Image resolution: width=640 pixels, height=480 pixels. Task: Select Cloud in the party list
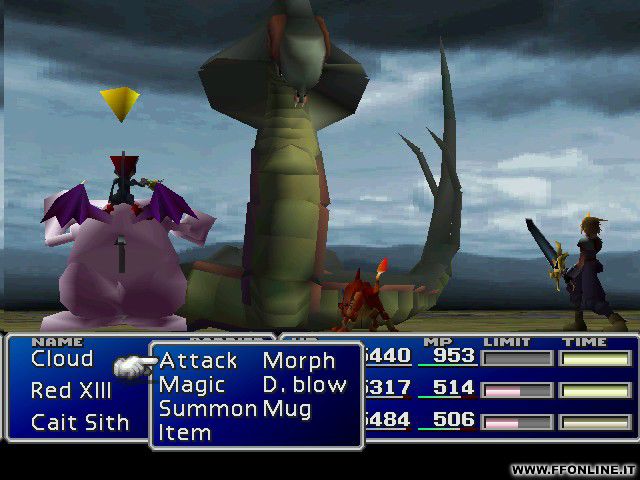(x=62, y=358)
